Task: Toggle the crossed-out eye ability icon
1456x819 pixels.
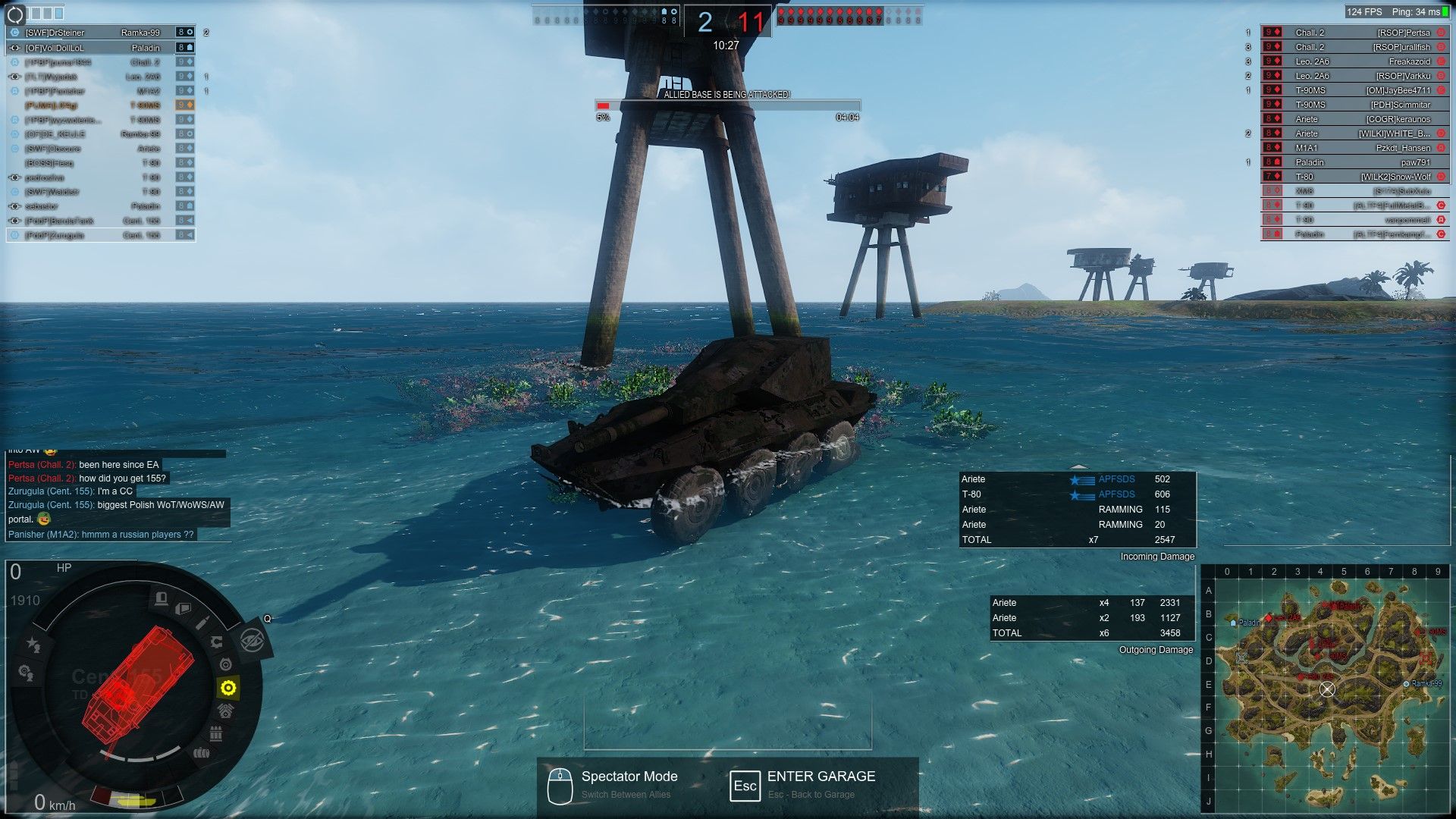Action: tap(252, 639)
